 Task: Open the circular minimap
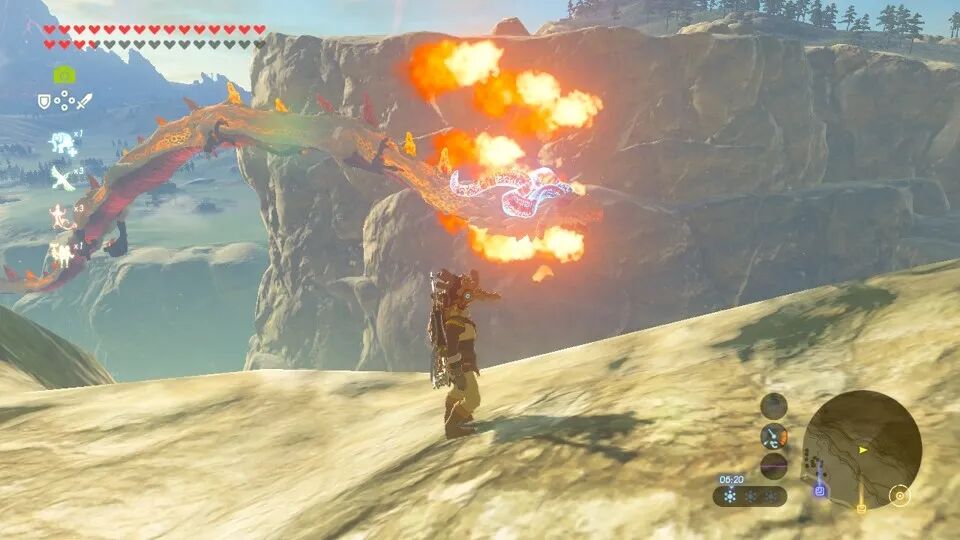coord(861,450)
